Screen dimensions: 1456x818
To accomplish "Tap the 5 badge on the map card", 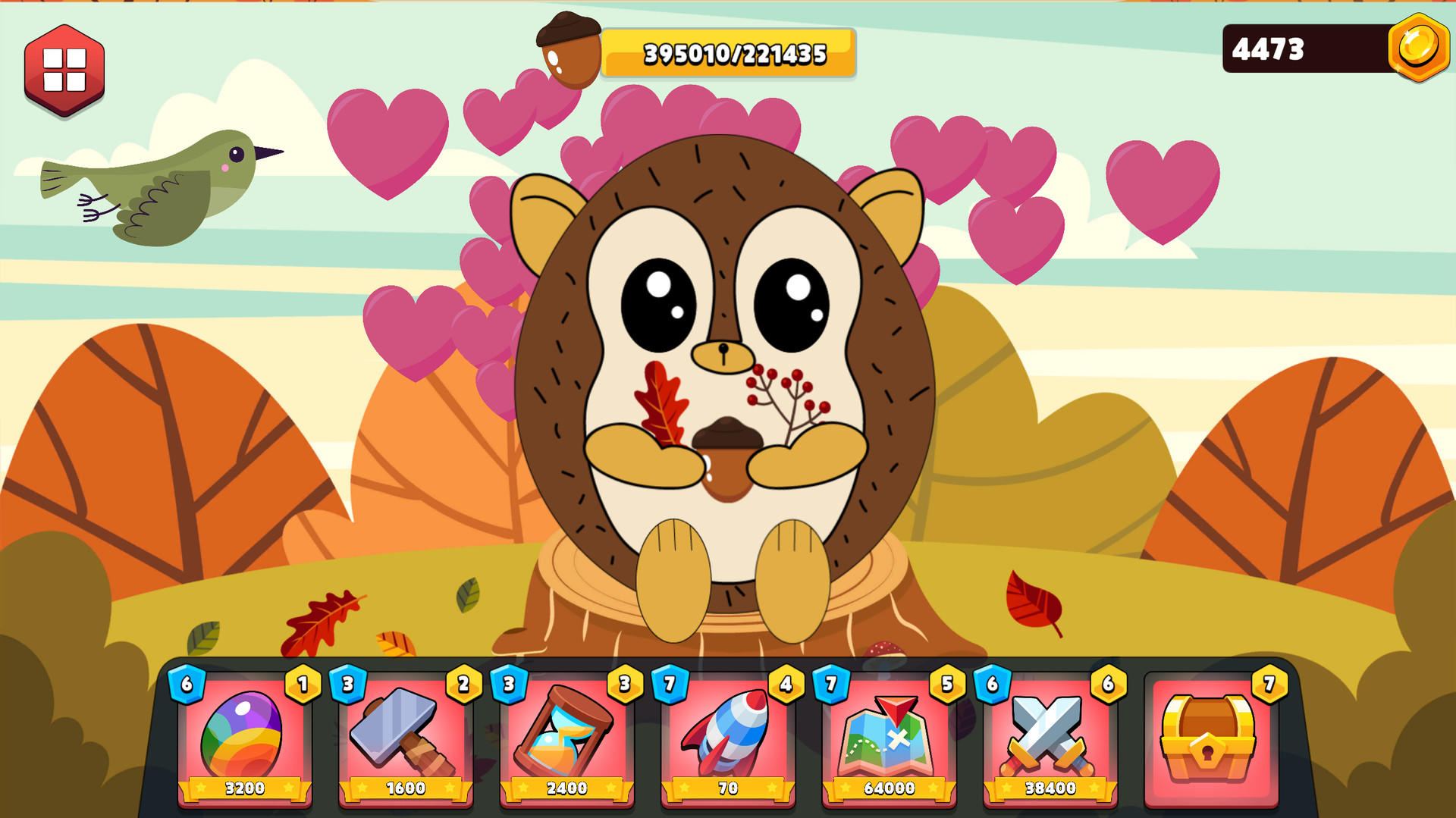I will tap(946, 685).
